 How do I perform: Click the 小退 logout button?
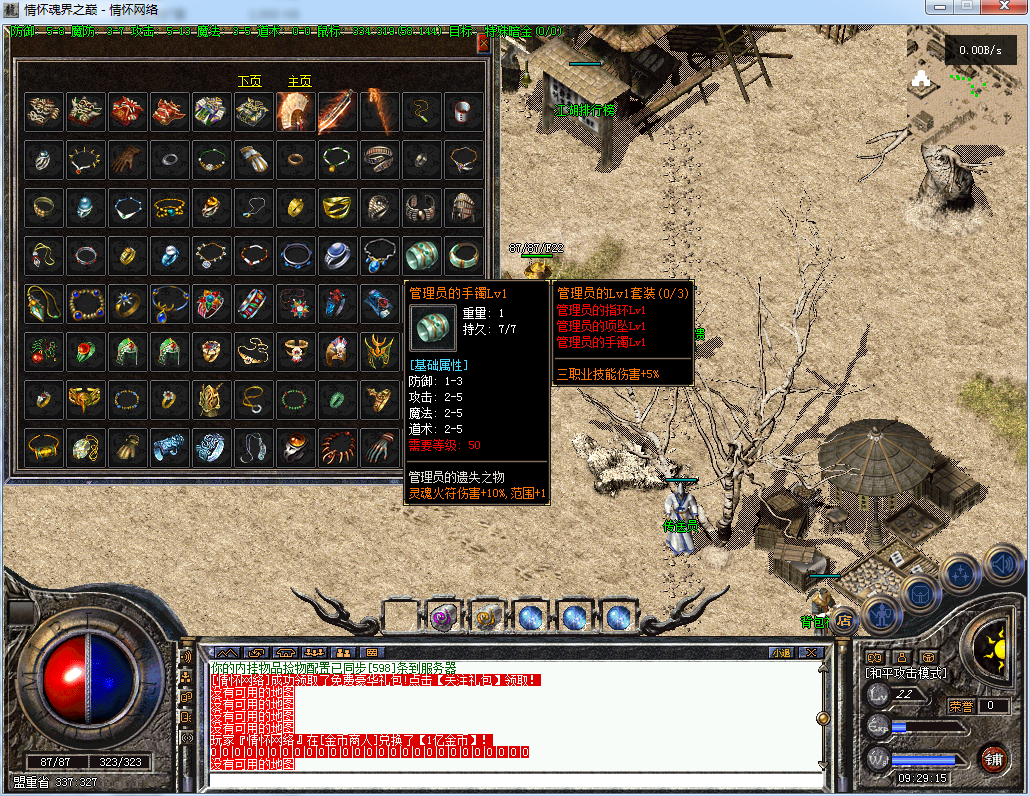coord(782,653)
